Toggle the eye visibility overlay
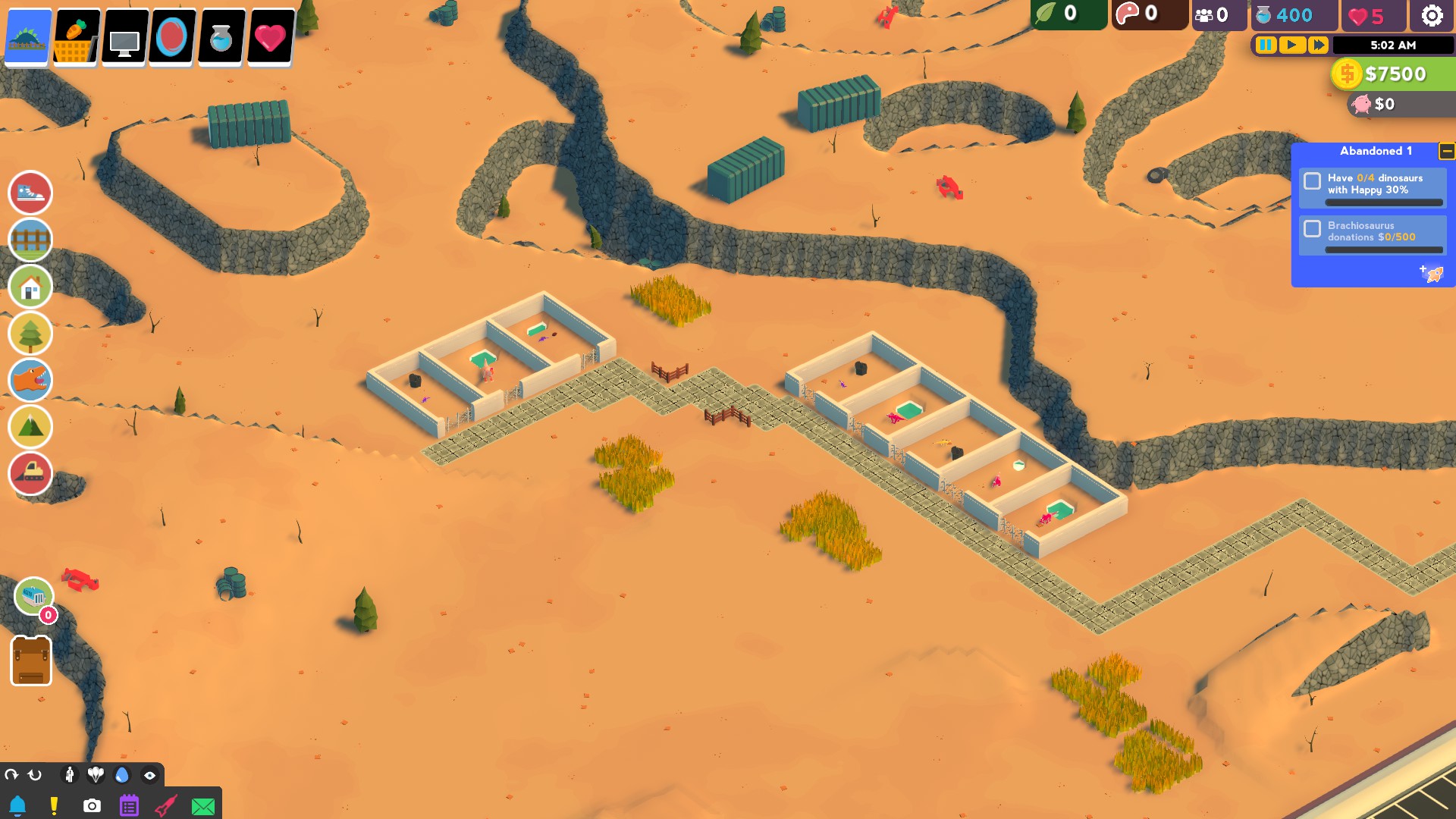 149,775
